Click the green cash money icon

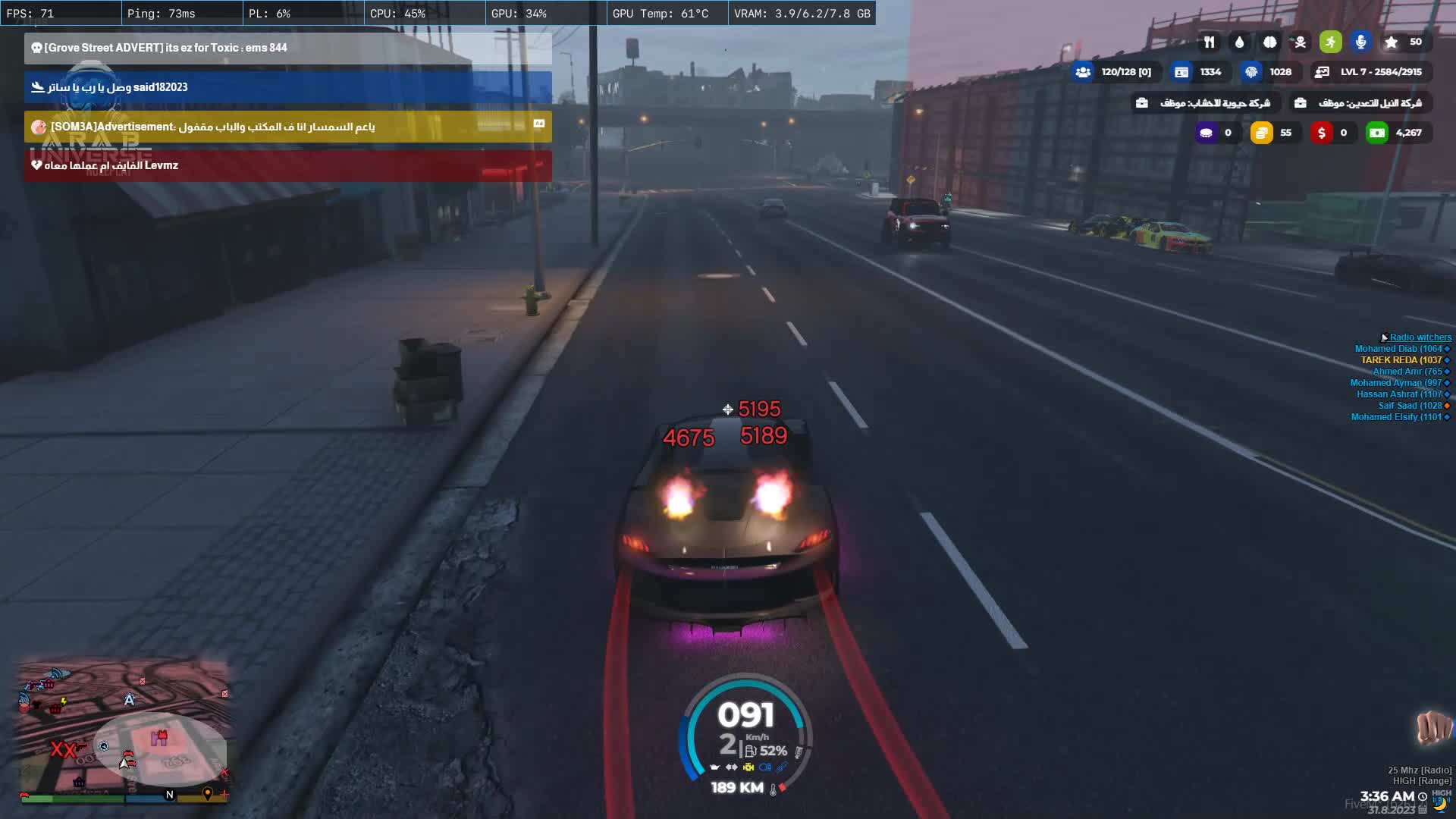pos(1376,133)
